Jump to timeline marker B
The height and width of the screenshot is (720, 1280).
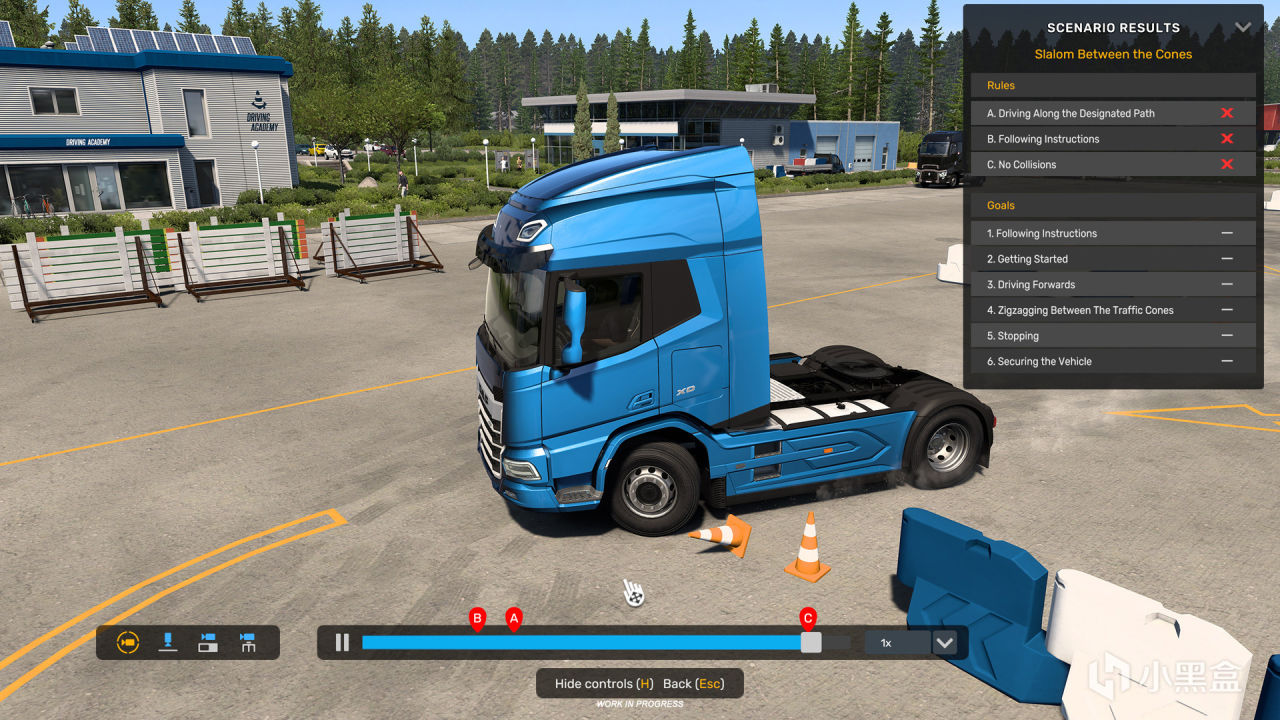coord(477,620)
